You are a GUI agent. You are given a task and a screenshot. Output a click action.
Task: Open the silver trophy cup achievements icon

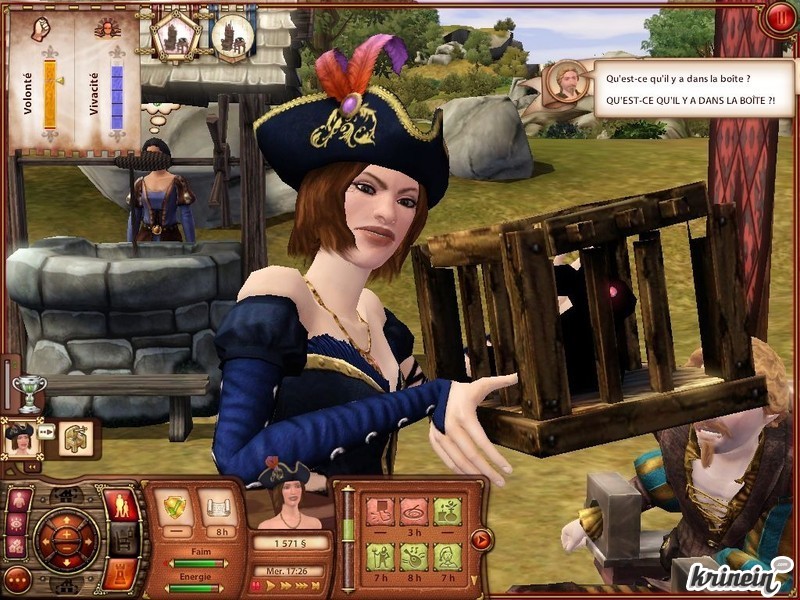tap(30, 393)
